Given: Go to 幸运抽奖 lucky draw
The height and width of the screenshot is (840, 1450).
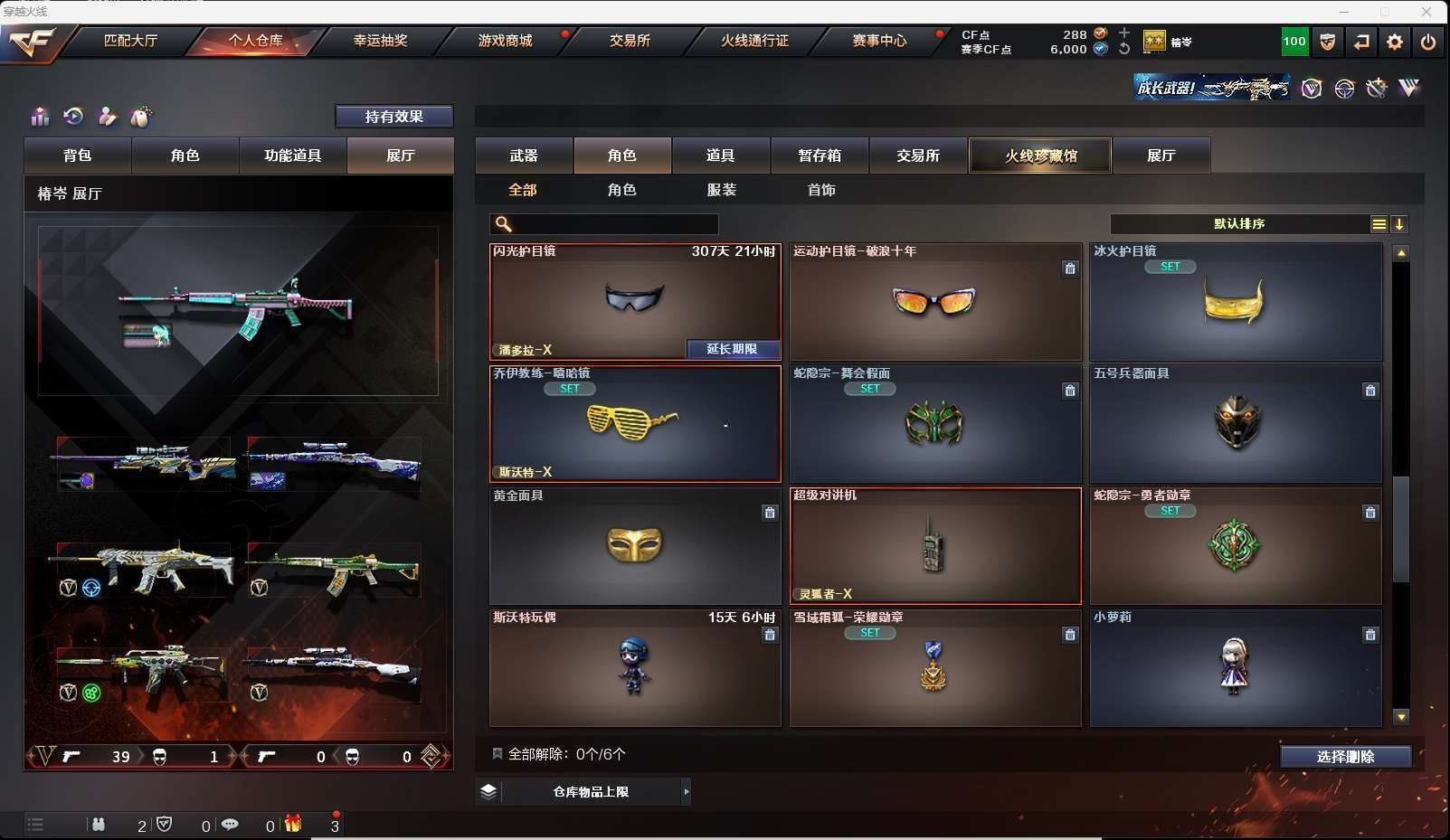Looking at the screenshot, I should pos(380,41).
